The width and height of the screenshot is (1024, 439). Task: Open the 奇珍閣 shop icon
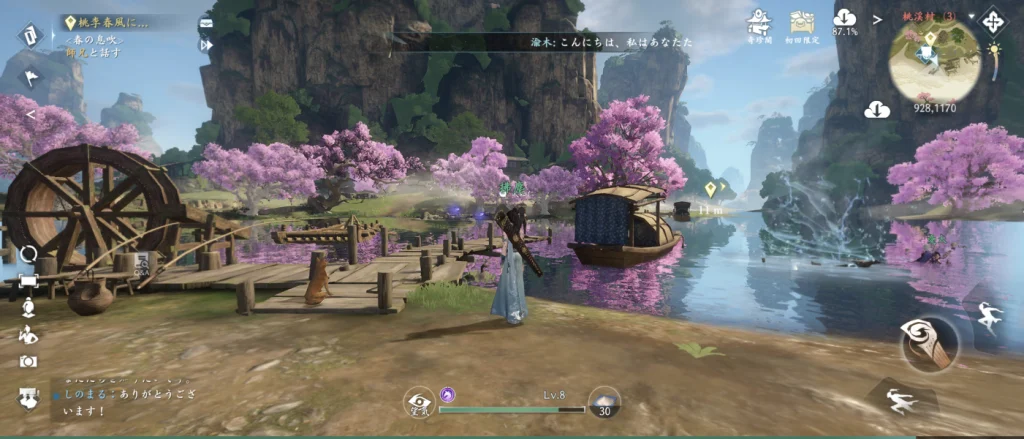click(760, 22)
